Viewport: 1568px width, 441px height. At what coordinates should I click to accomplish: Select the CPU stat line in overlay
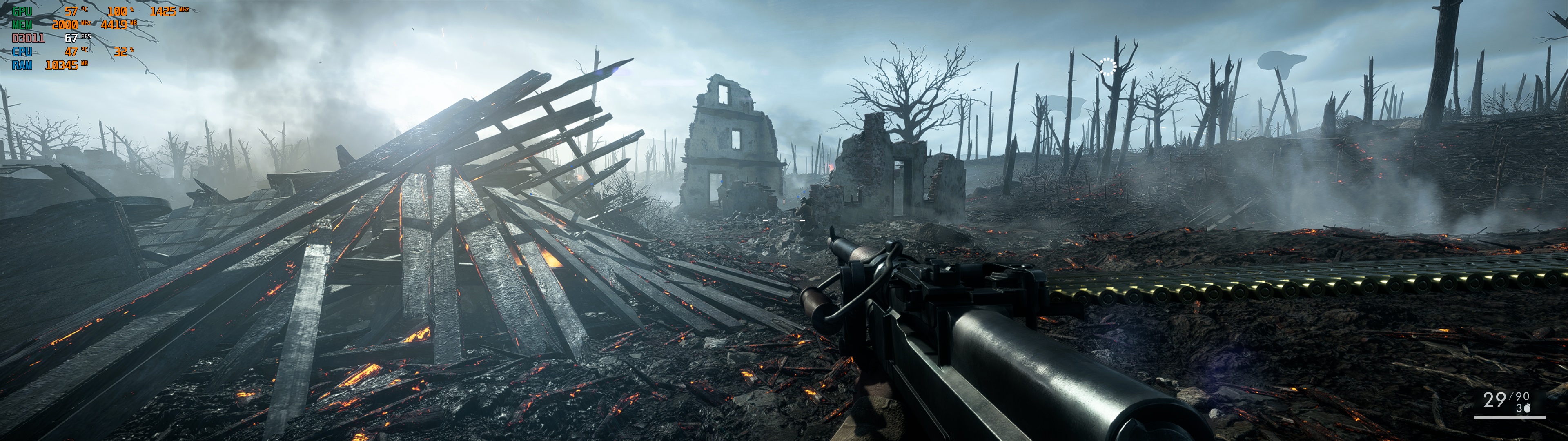(x=22, y=52)
